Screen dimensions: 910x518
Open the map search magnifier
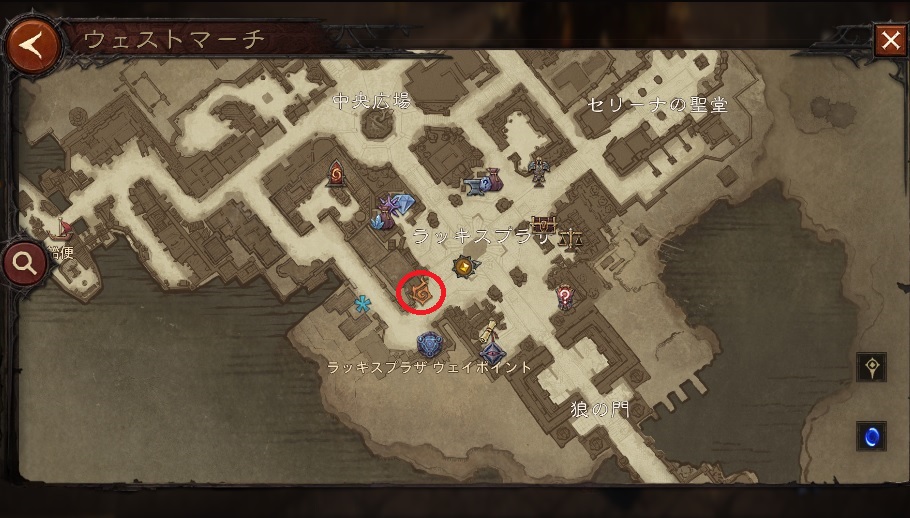(x=25, y=264)
